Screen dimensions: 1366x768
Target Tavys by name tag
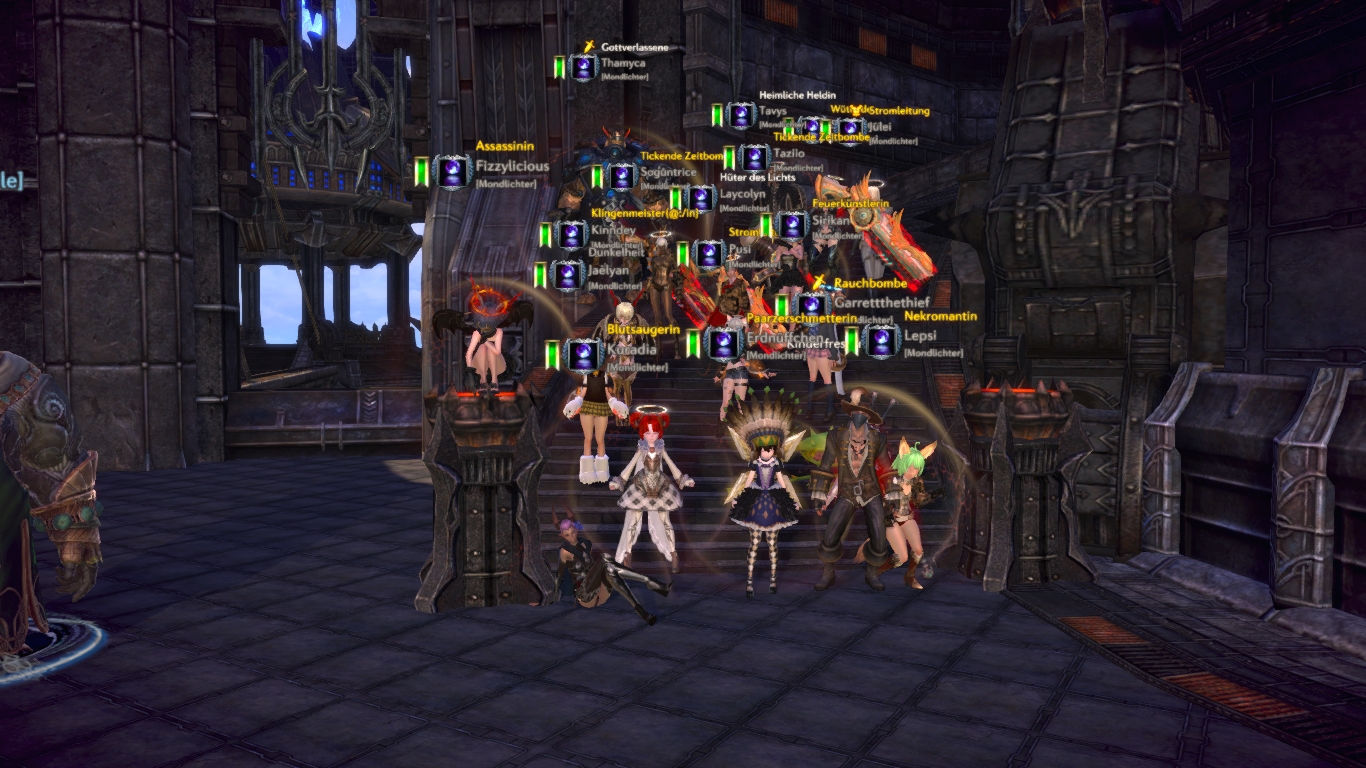(772, 111)
